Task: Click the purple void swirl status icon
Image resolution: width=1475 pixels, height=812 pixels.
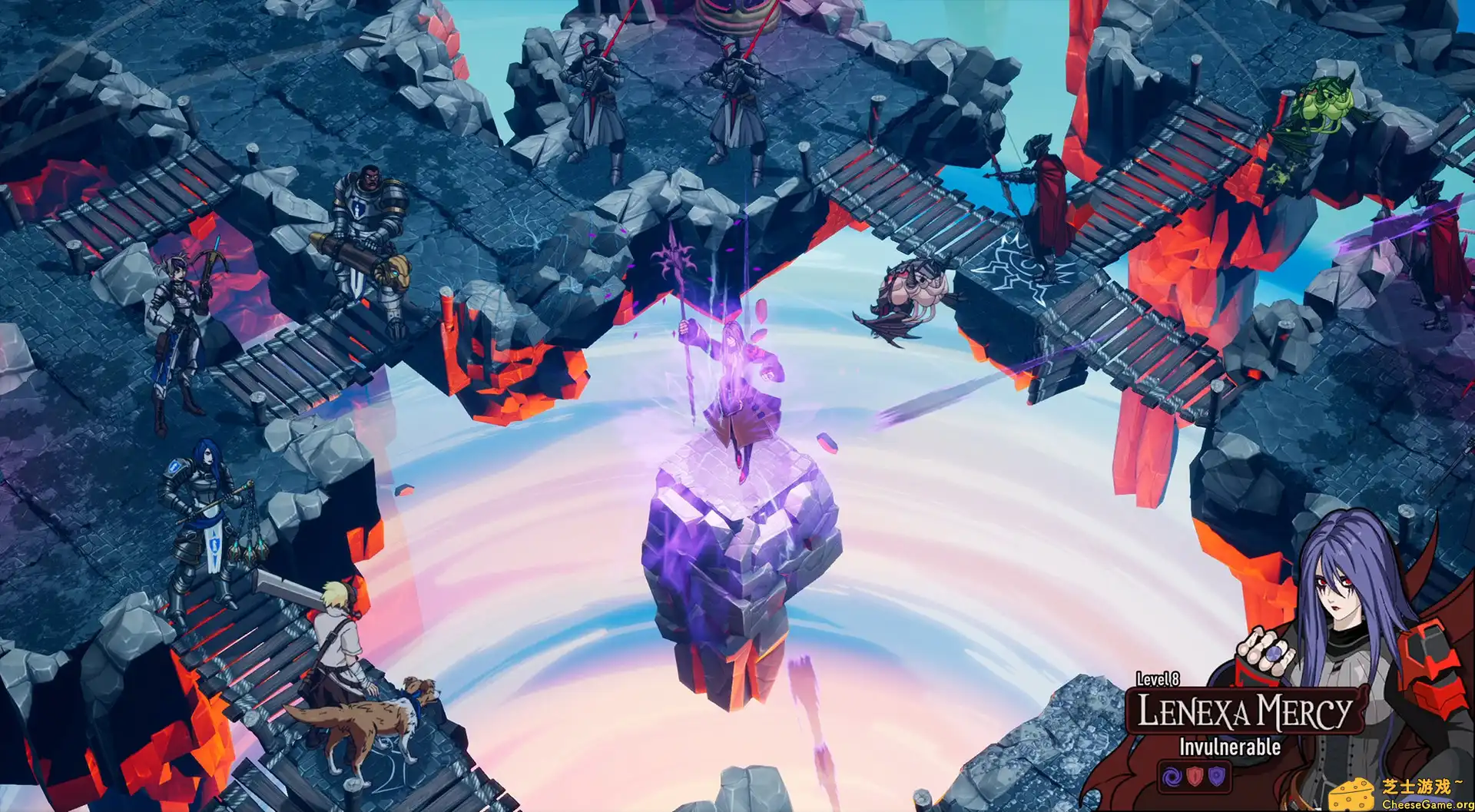Action: (x=1171, y=778)
